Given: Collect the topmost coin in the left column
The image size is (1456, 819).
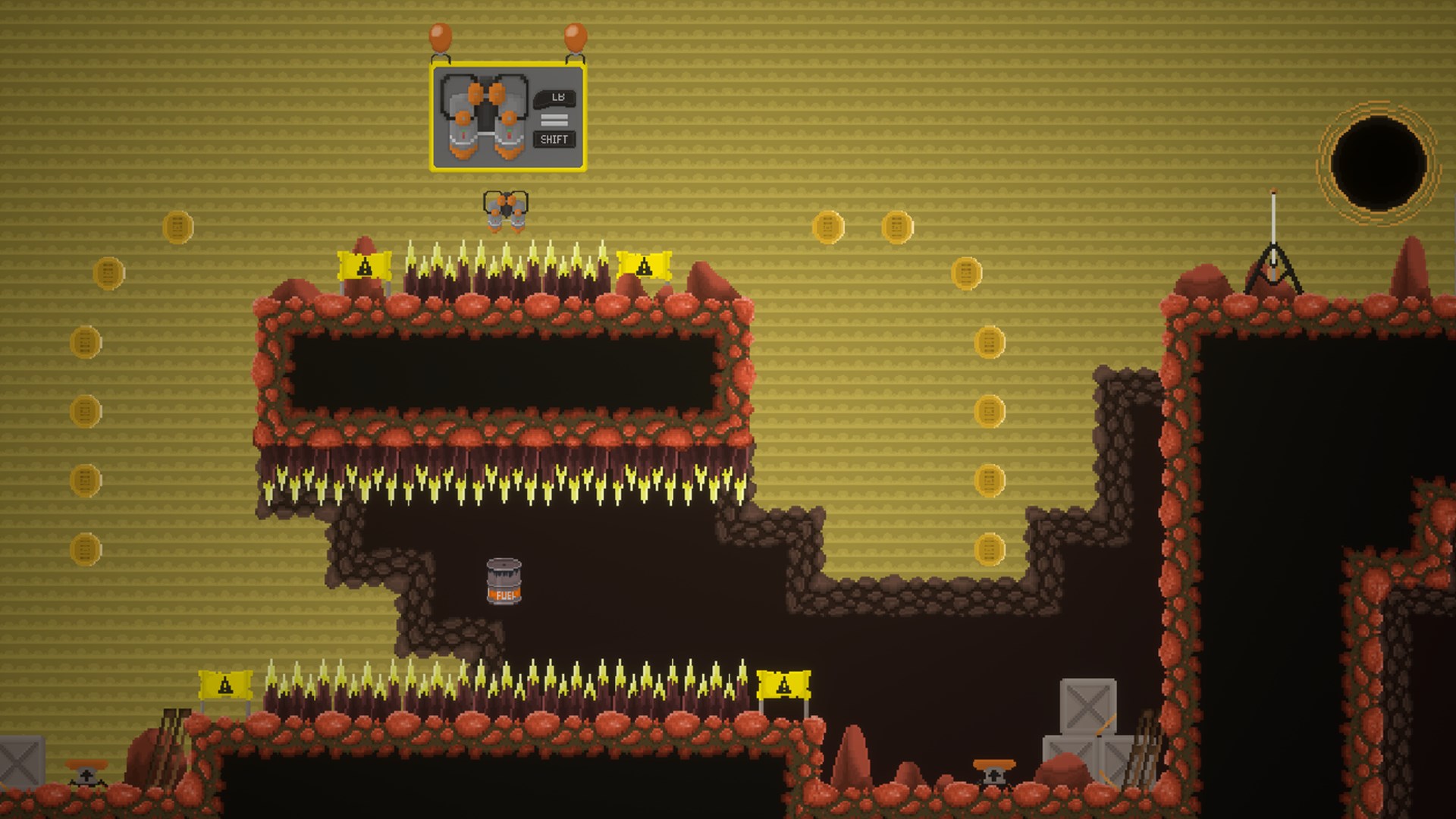Looking at the screenshot, I should [178, 225].
